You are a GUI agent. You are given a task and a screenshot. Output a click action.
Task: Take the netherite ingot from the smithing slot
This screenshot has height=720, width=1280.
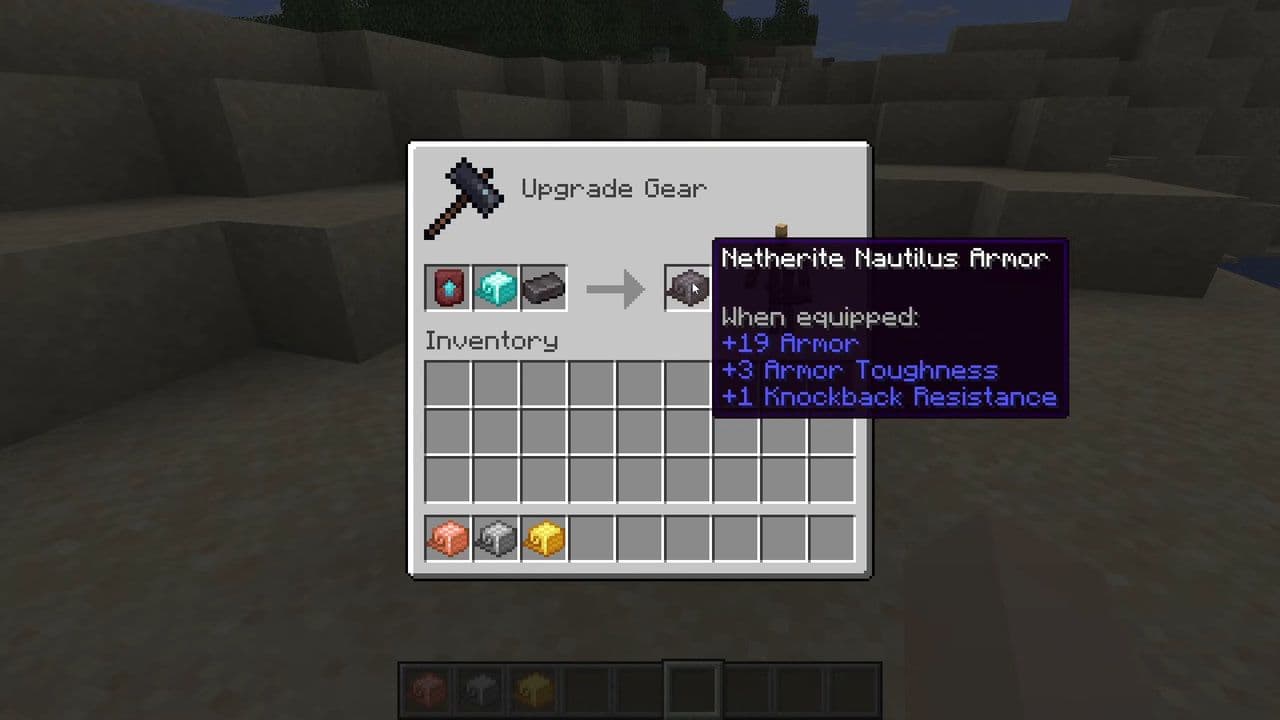pos(543,289)
